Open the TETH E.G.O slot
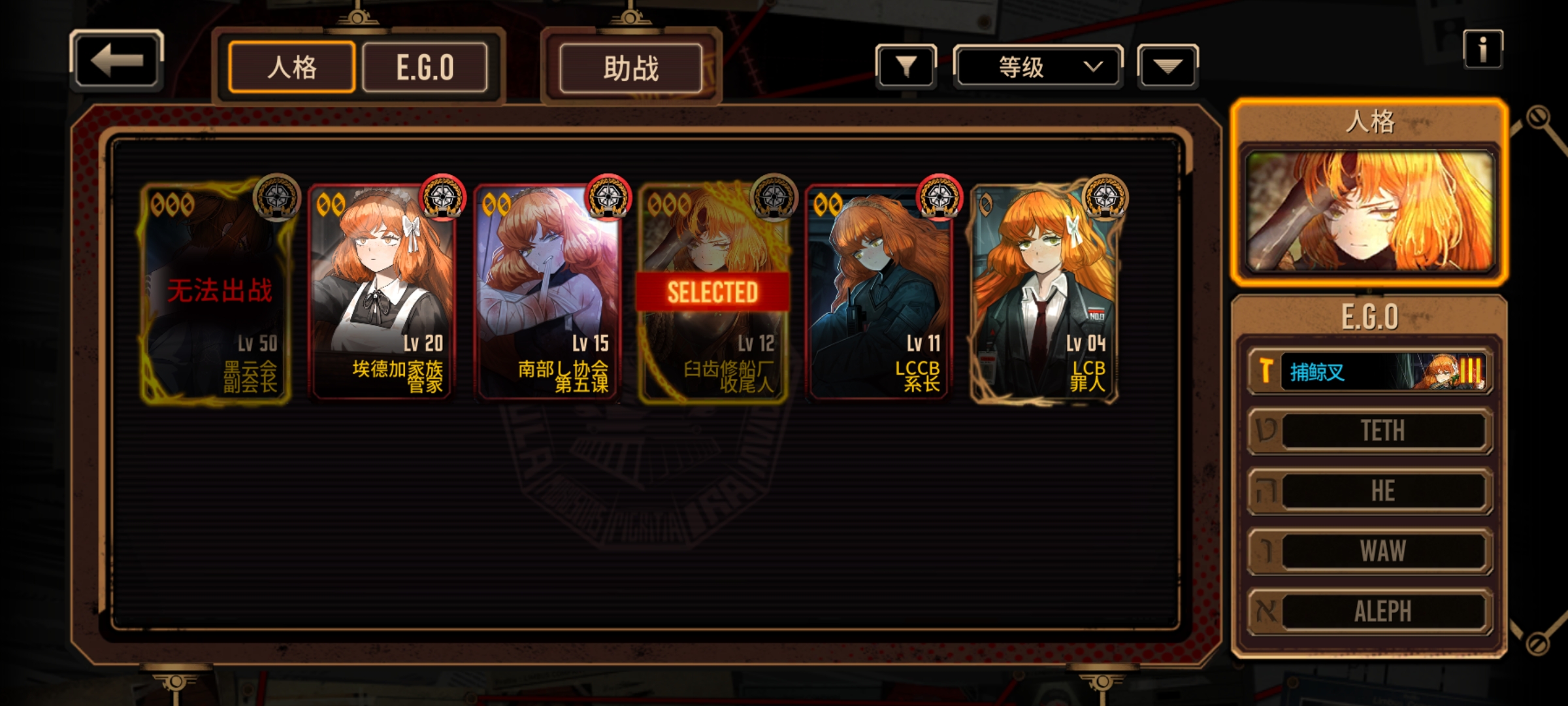 pos(1370,431)
